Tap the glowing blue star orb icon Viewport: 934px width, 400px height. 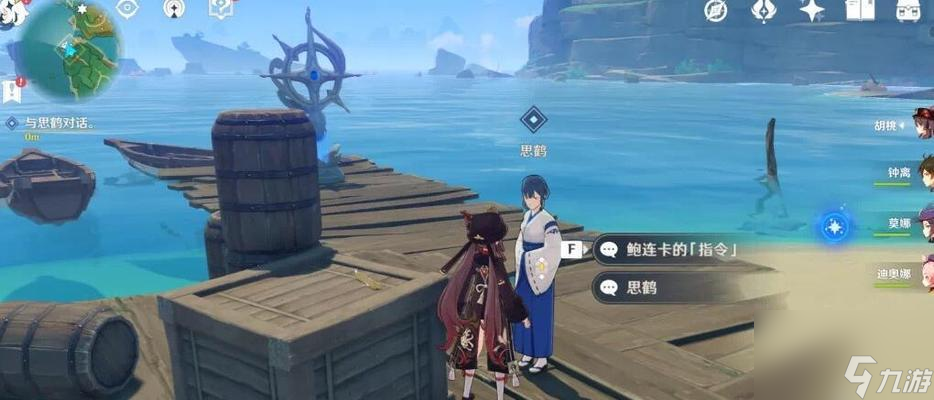point(832,227)
